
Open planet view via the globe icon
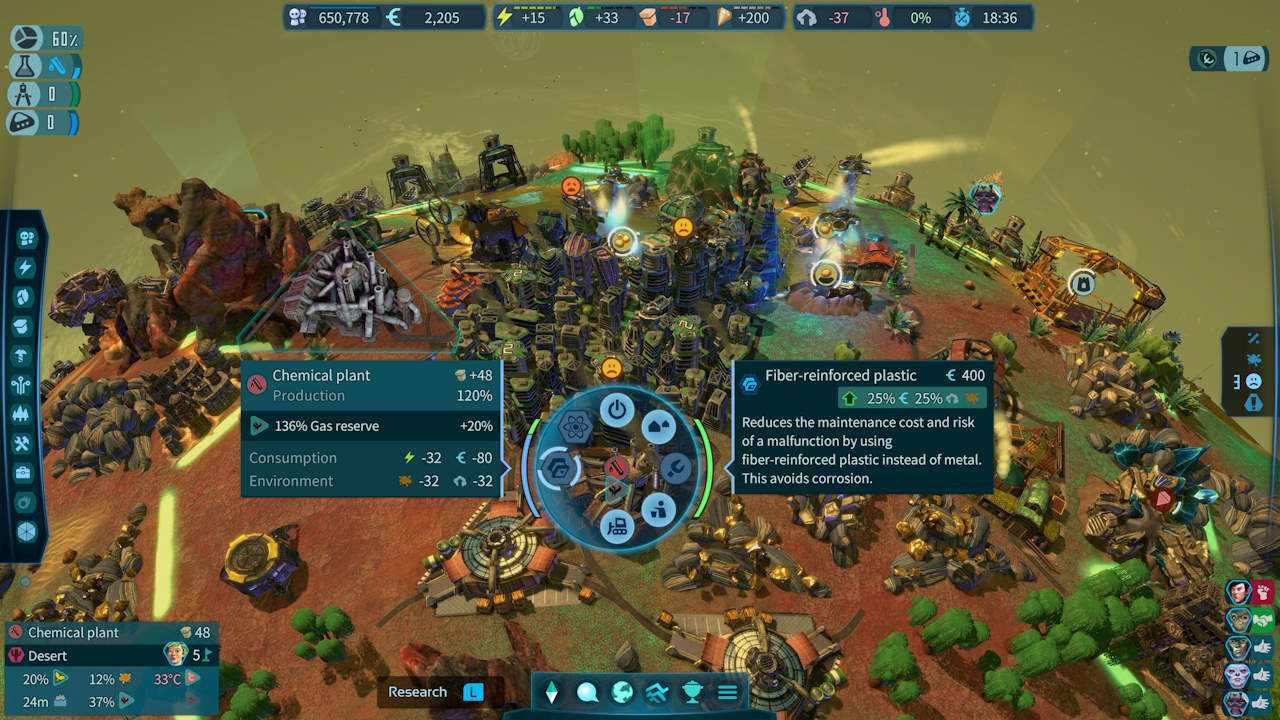[x=621, y=691]
